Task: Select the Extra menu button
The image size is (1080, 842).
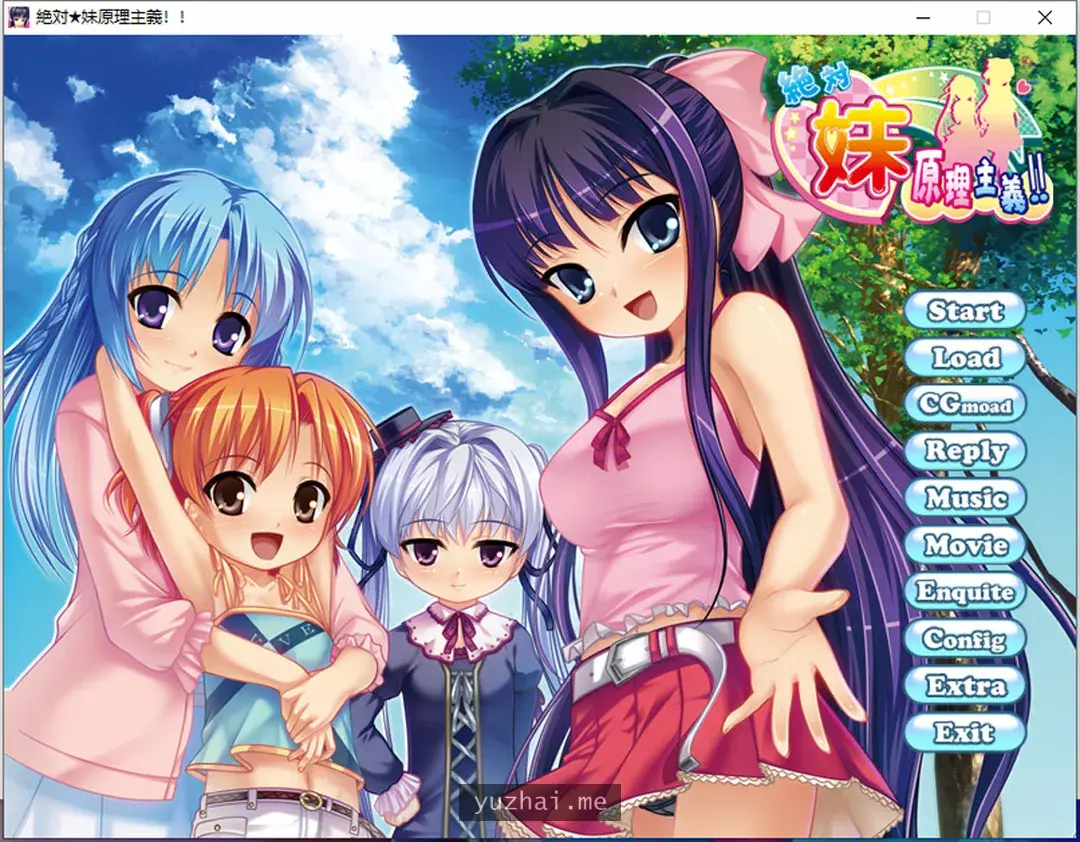Action: pos(965,686)
